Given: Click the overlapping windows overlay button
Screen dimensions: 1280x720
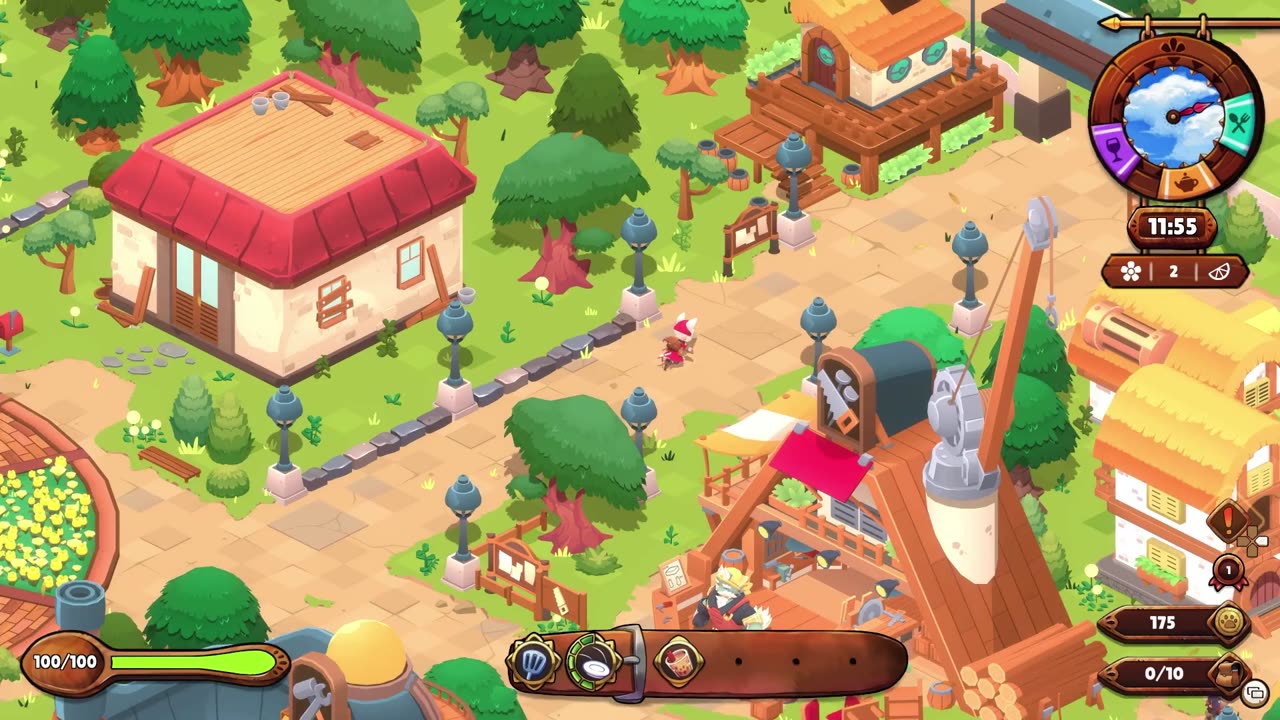Looking at the screenshot, I should pyautogui.click(x=1254, y=693).
